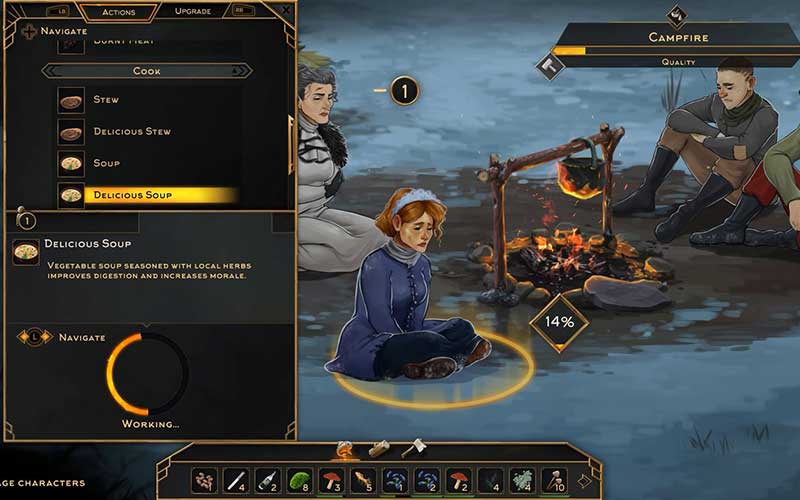Collapse the Cook category header

tap(146, 71)
